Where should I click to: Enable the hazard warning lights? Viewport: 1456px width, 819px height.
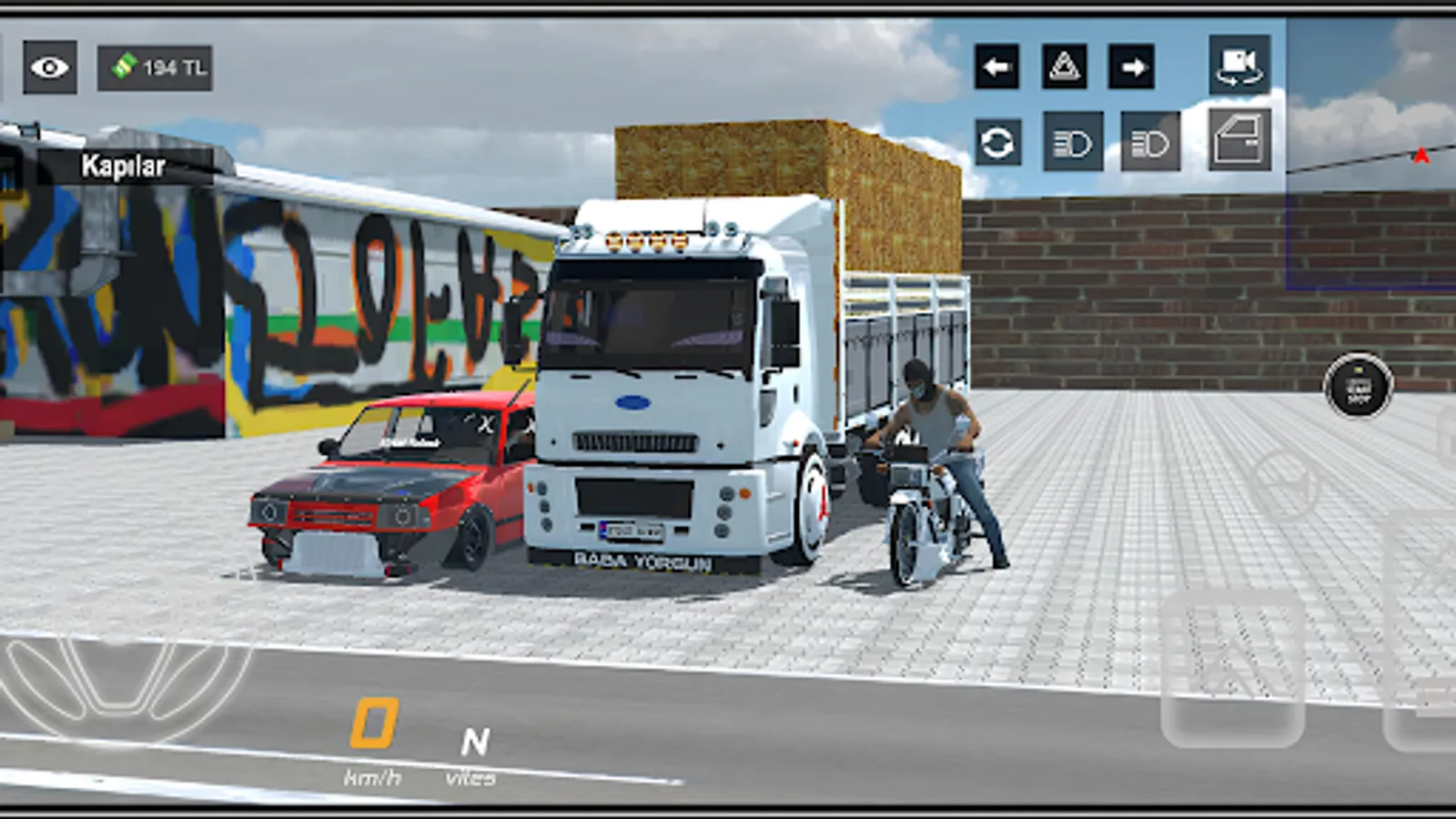[1065, 66]
